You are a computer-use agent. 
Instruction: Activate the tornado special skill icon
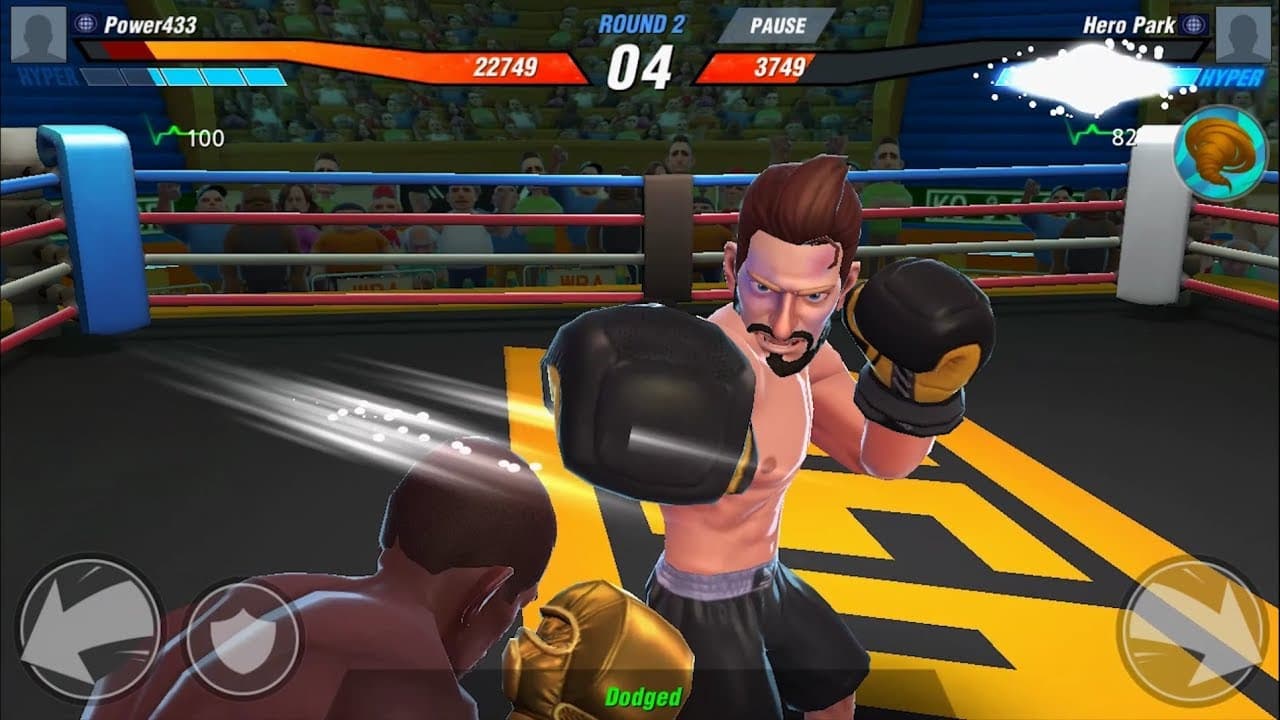(1220, 153)
